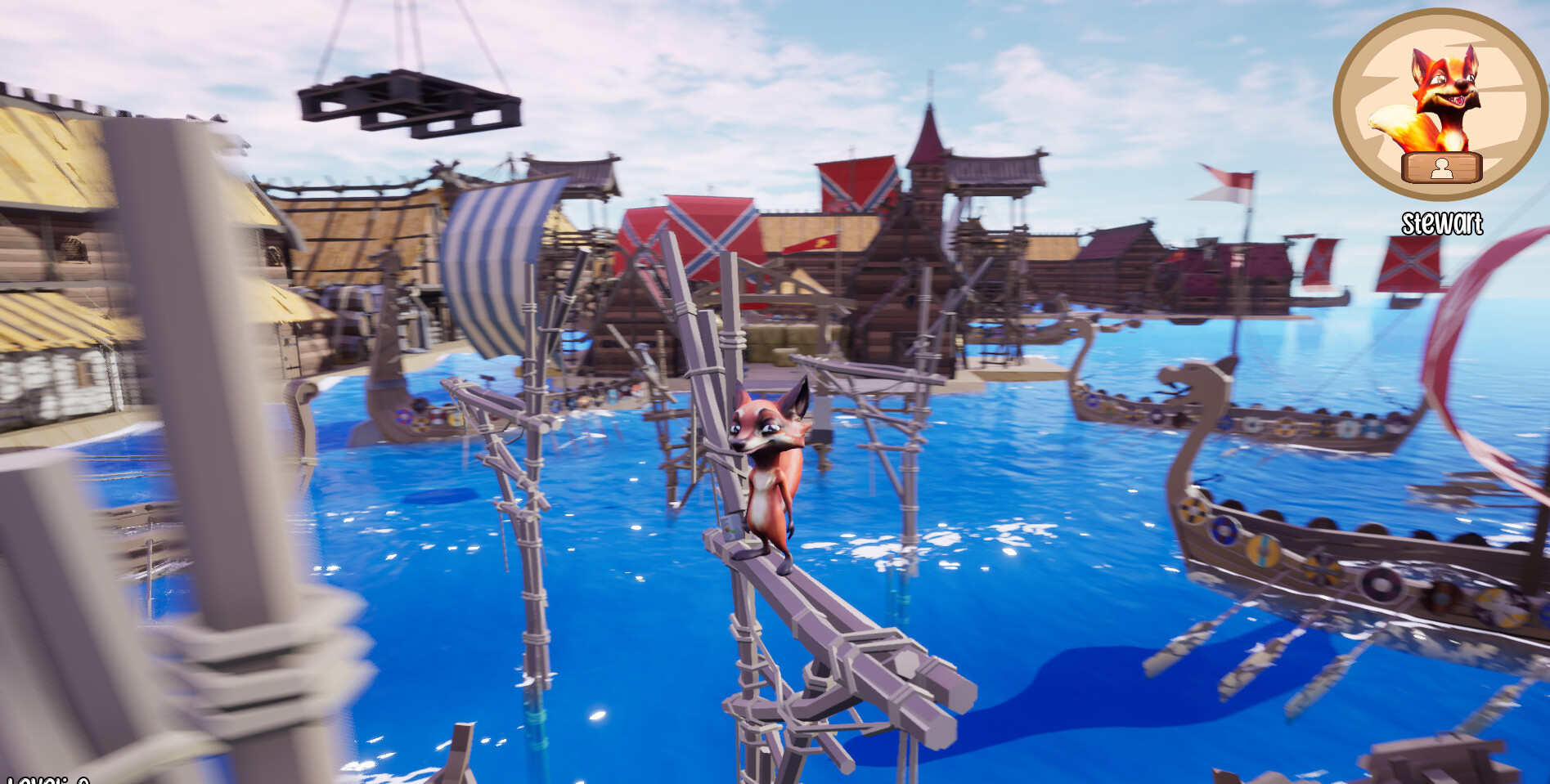Click the Stewart name label
1550x784 pixels.
(x=1442, y=221)
